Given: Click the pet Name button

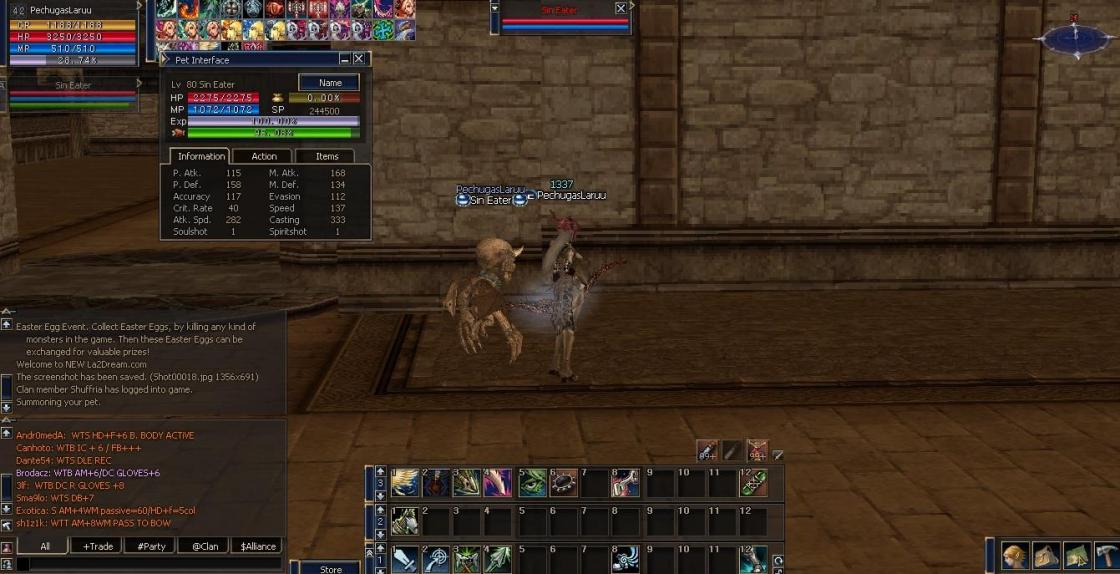Looking at the screenshot, I should tap(329, 83).
